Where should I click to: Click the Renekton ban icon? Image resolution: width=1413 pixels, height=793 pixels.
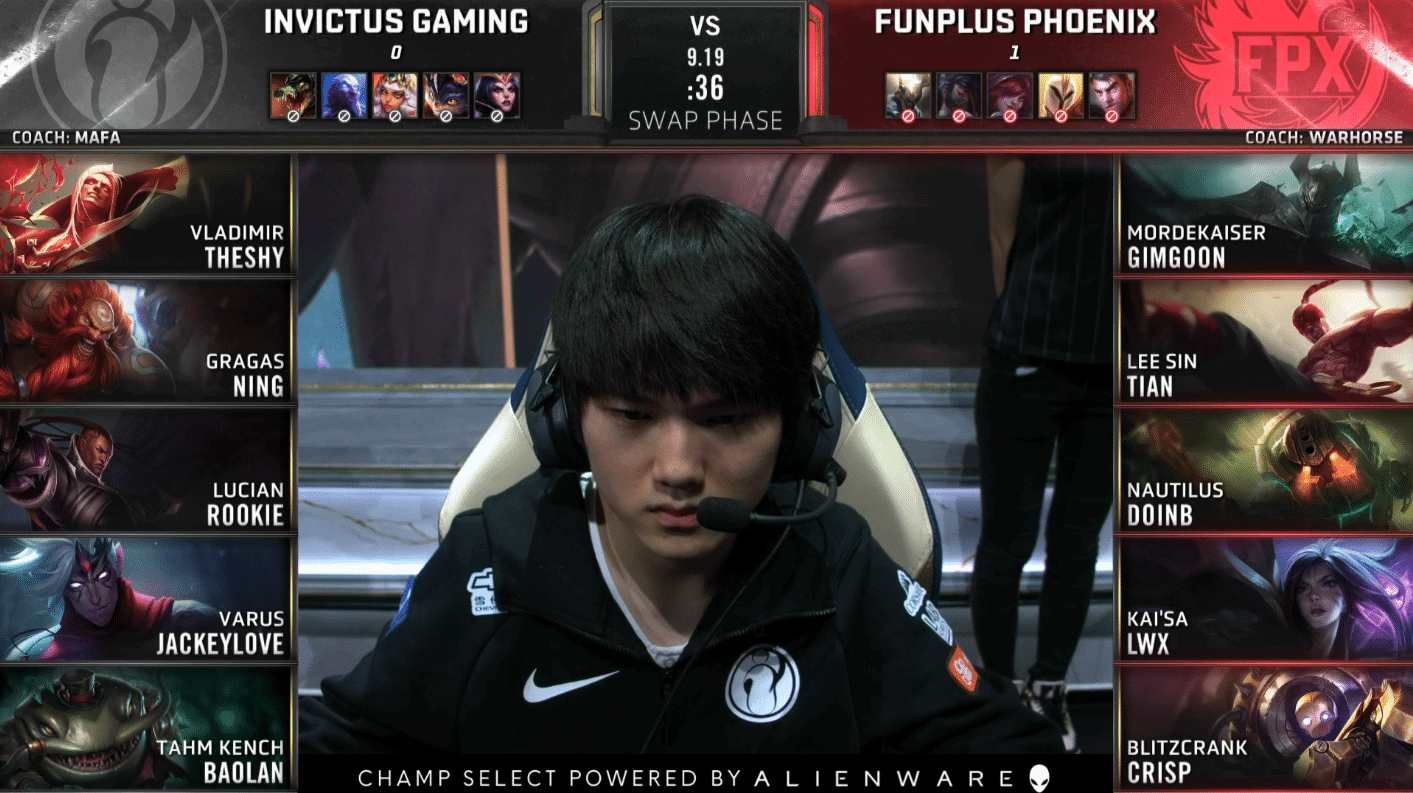click(292, 95)
